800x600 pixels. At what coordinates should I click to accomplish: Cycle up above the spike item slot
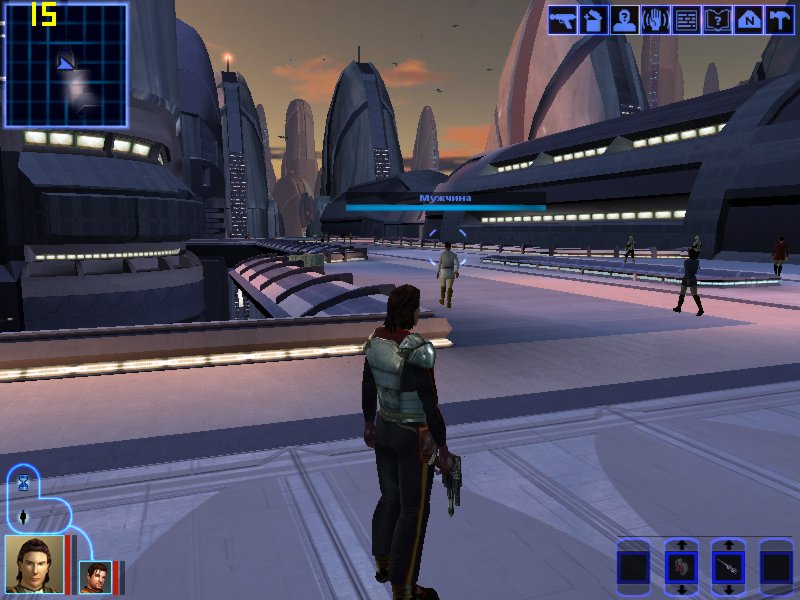pyautogui.click(x=728, y=545)
